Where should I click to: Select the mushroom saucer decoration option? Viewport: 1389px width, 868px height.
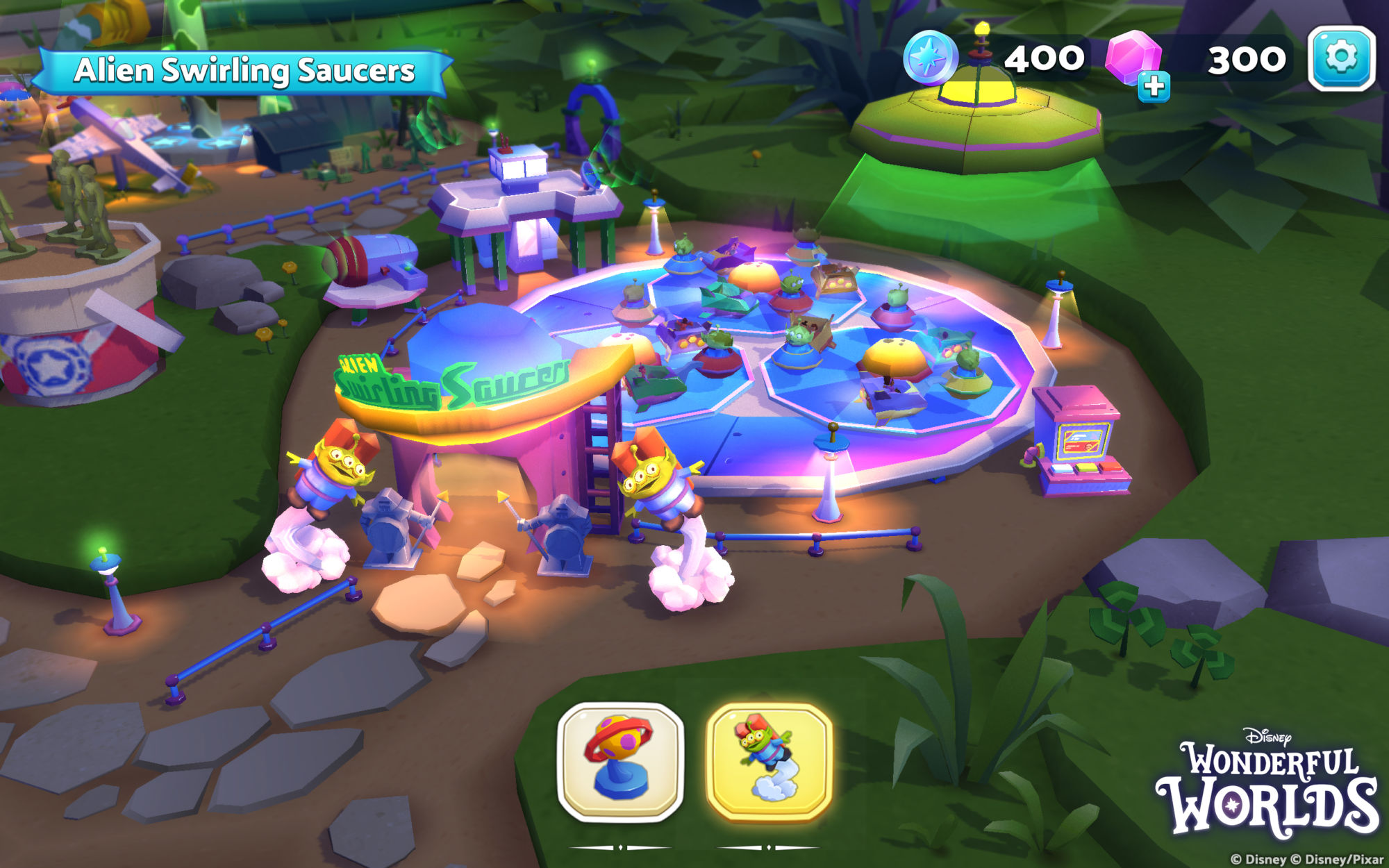tap(620, 762)
